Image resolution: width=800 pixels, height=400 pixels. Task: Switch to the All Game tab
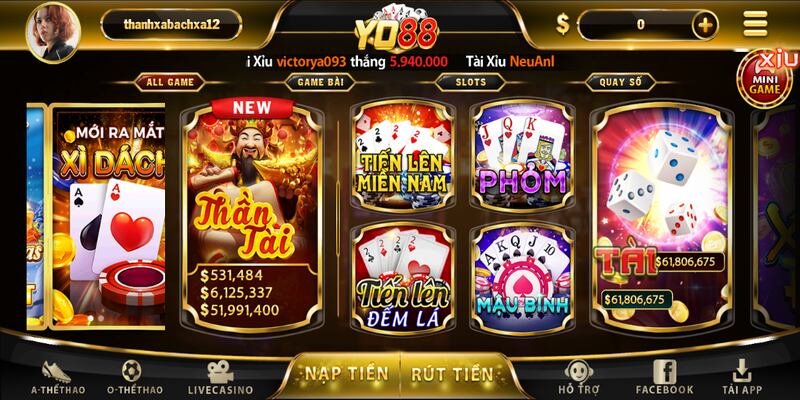click(169, 82)
